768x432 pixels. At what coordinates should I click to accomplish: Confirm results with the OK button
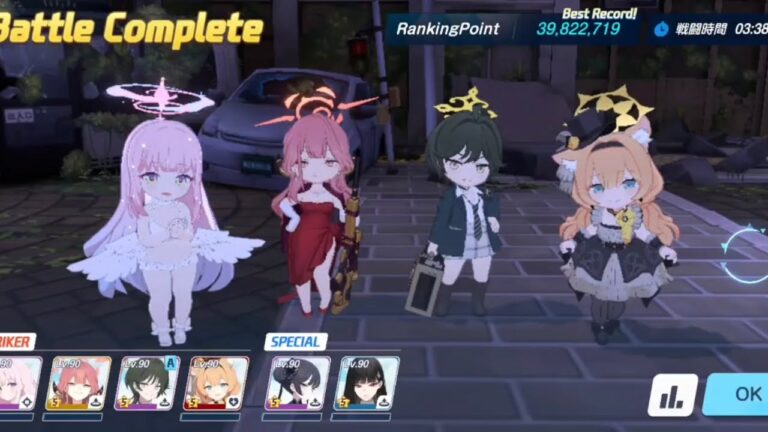tap(740, 394)
